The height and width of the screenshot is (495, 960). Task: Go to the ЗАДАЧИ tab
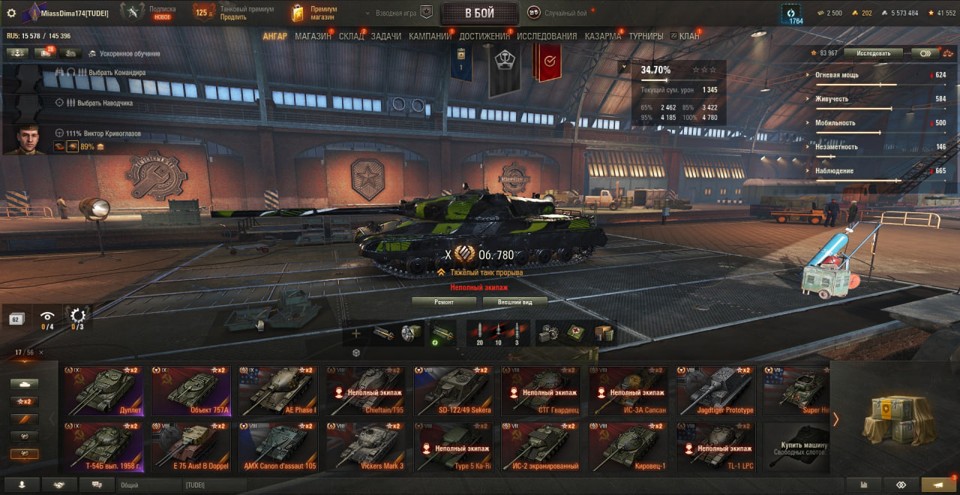pyautogui.click(x=387, y=36)
